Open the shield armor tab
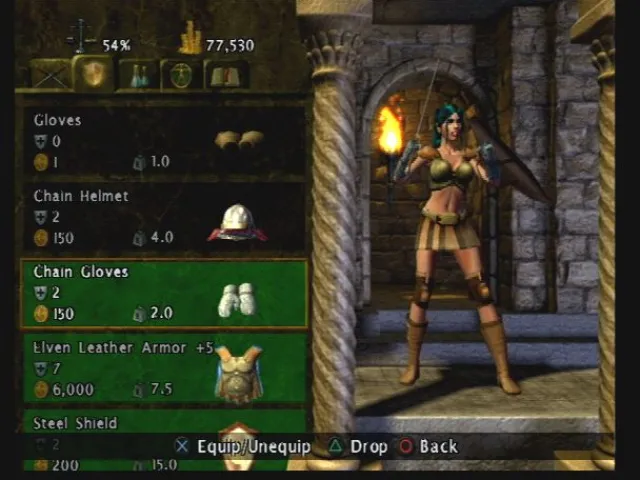 (96, 74)
